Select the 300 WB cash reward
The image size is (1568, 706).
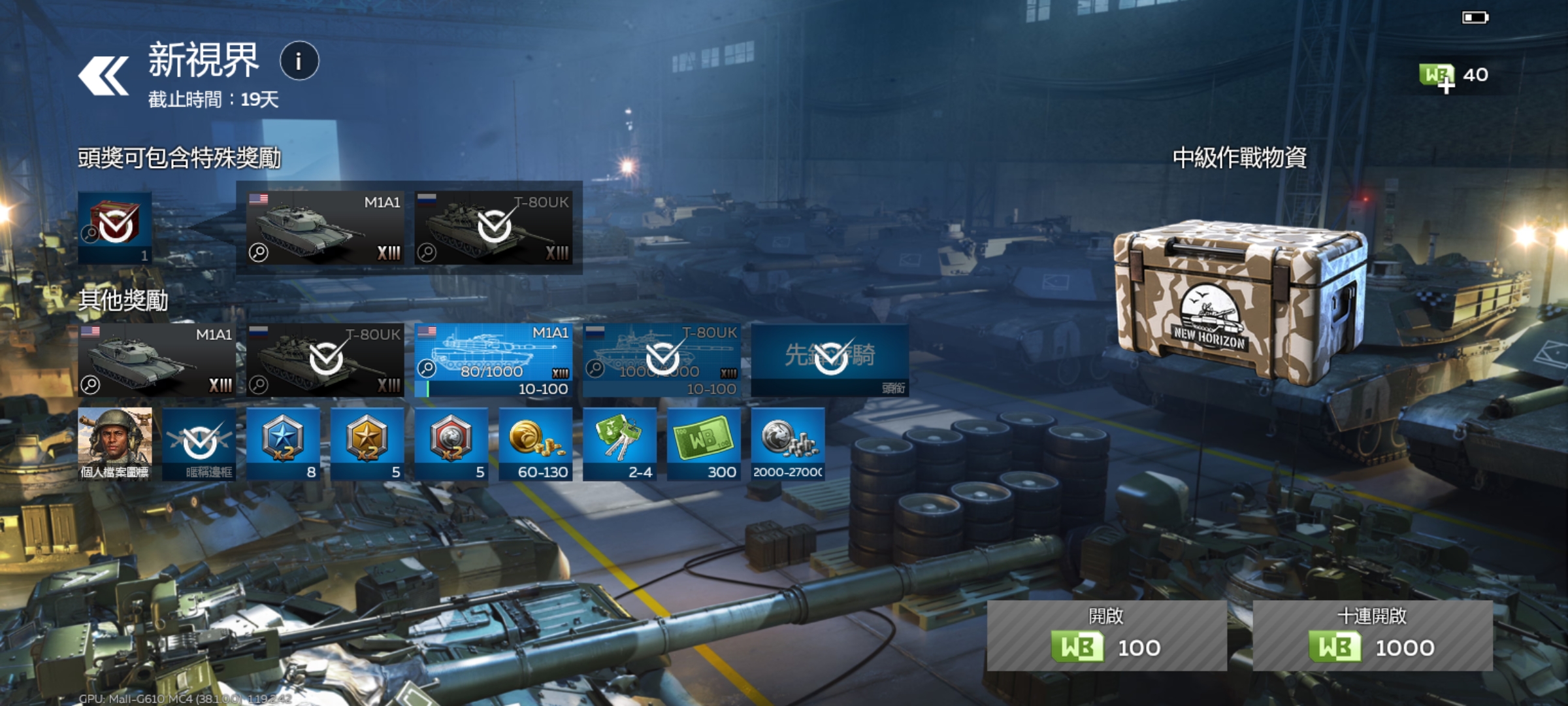[x=704, y=444]
